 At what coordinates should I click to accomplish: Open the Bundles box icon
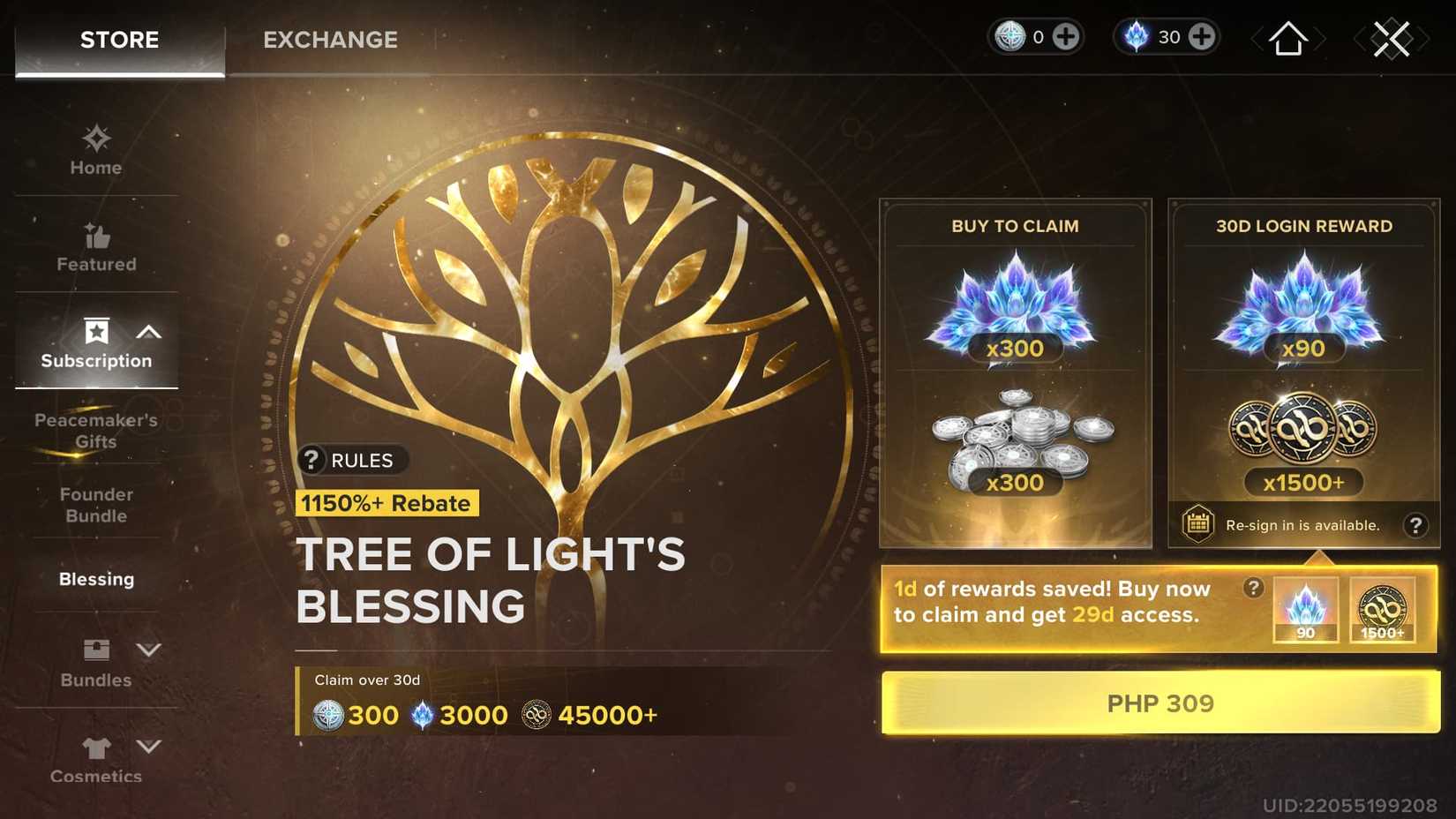tap(95, 650)
